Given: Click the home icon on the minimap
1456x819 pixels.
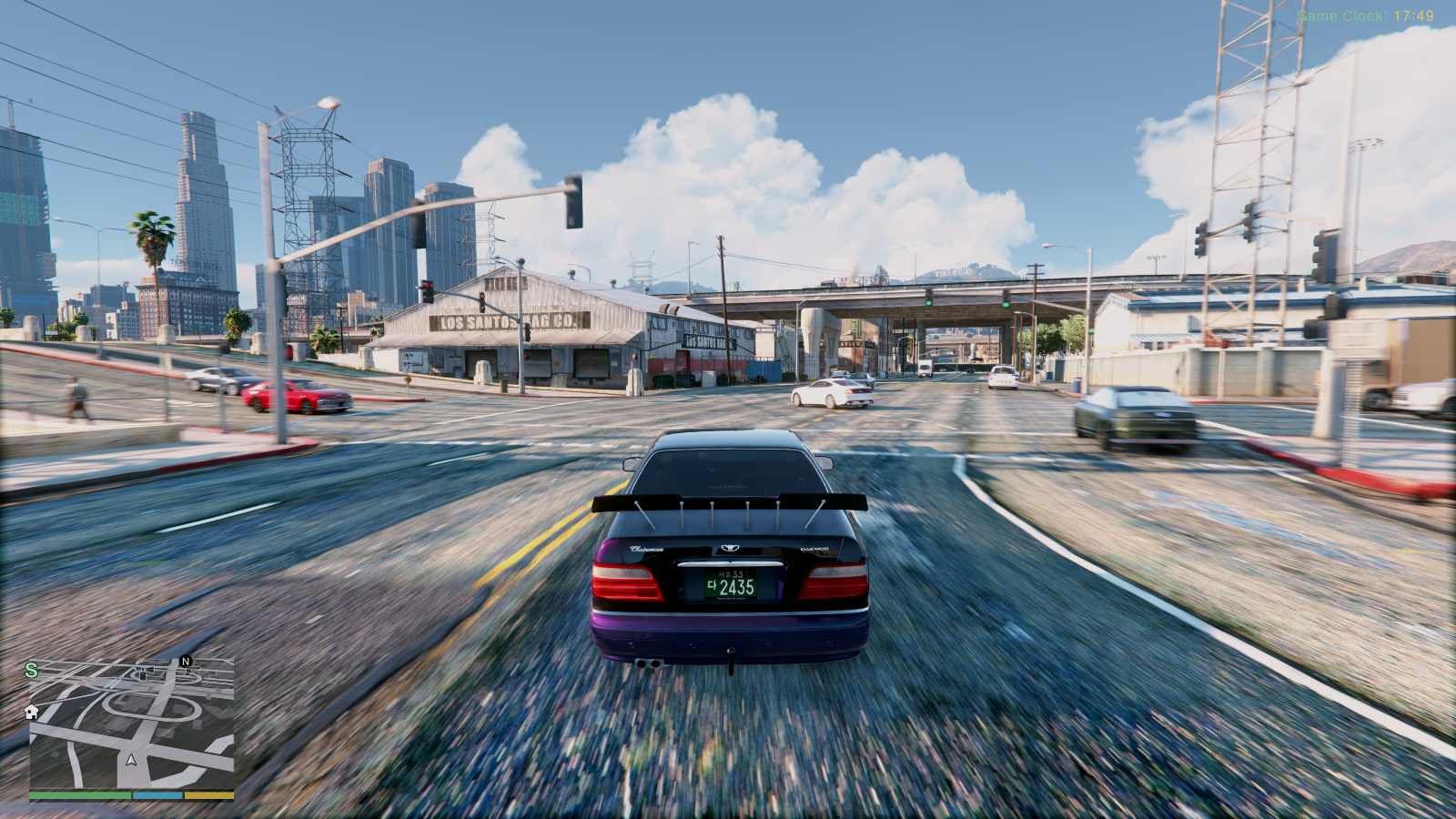Looking at the screenshot, I should tap(33, 713).
